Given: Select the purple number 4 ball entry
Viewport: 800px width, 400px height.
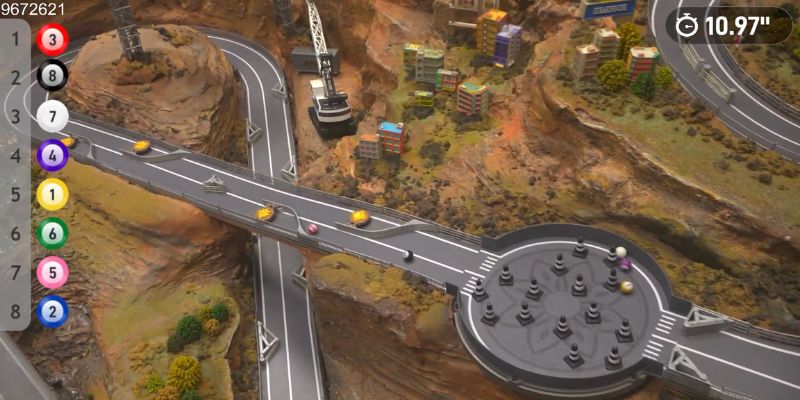Looking at the screenshot, I should coord(52,155).
